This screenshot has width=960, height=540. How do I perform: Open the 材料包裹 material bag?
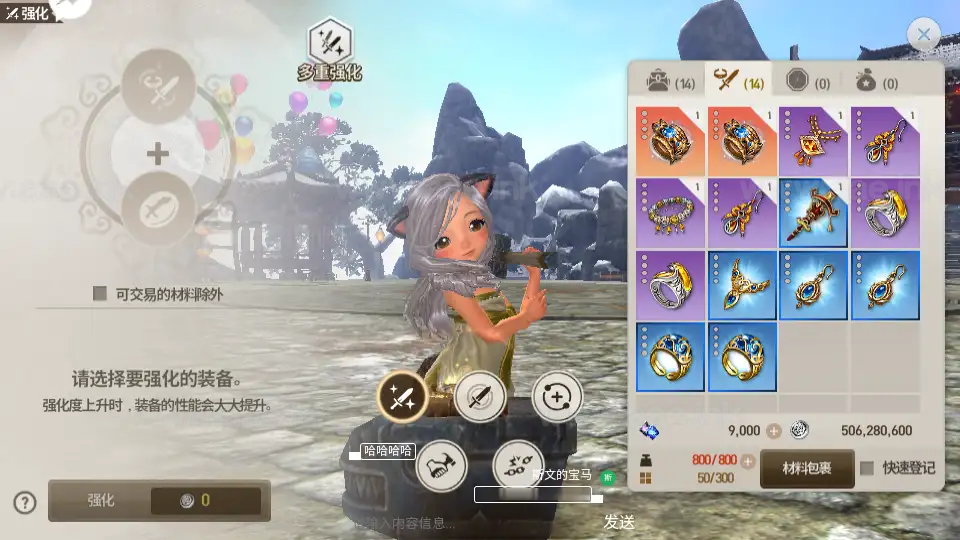click(806, 468)
